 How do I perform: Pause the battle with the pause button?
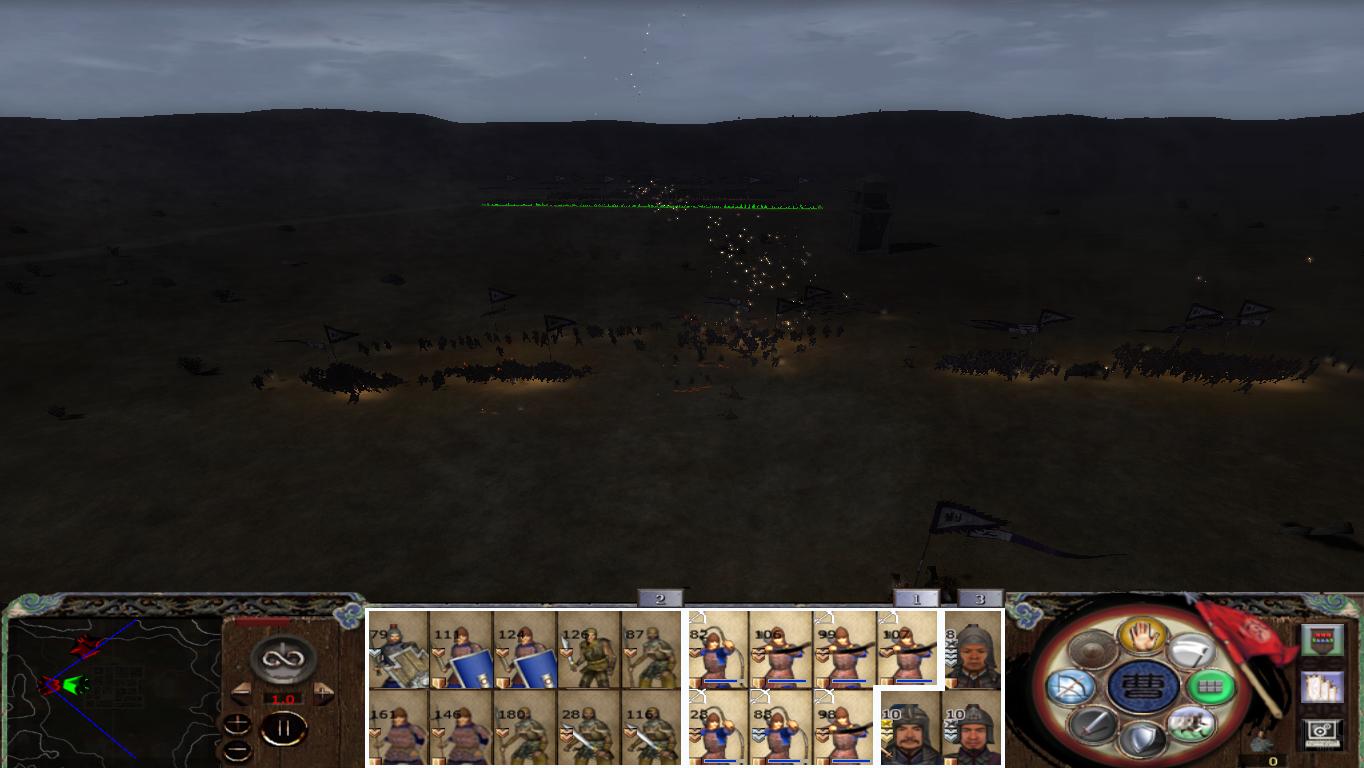pos(284,727)
